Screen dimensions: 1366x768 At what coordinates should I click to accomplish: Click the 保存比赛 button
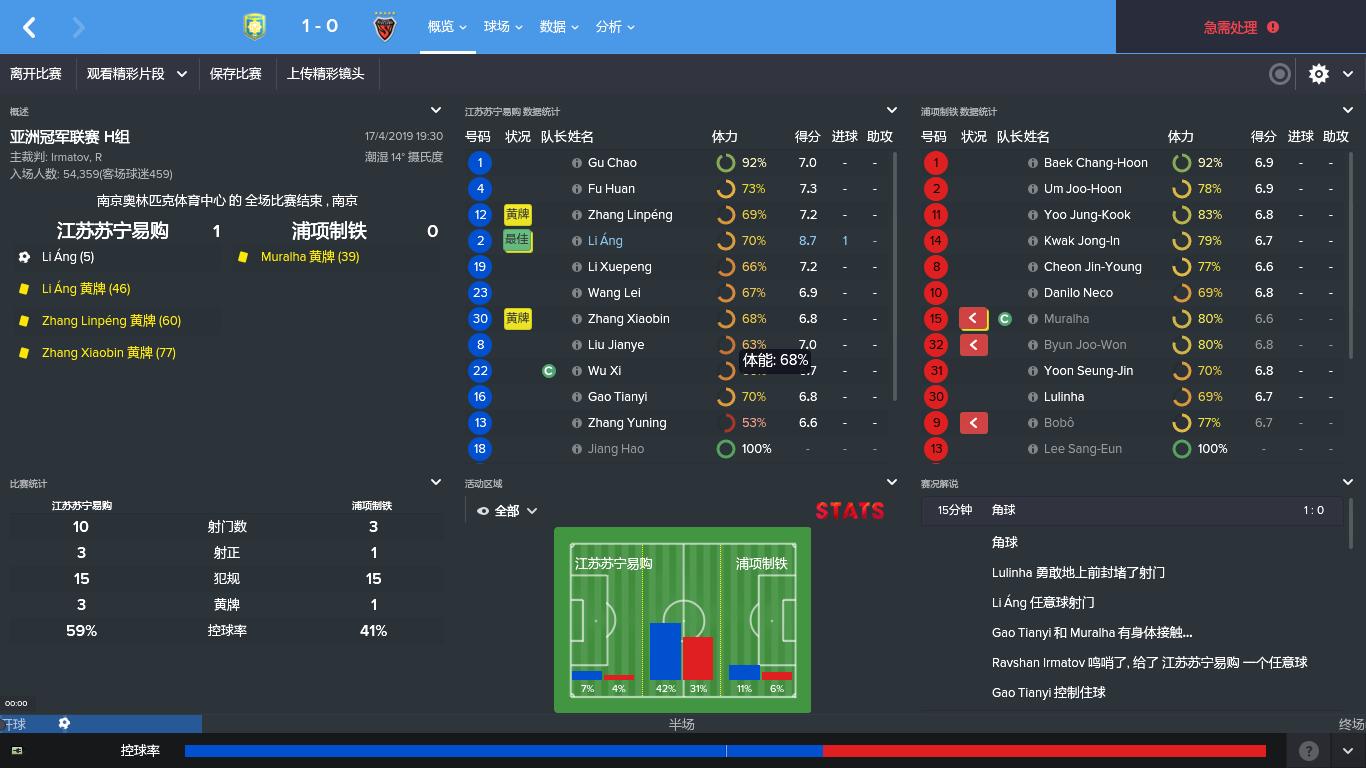[236, 74]
